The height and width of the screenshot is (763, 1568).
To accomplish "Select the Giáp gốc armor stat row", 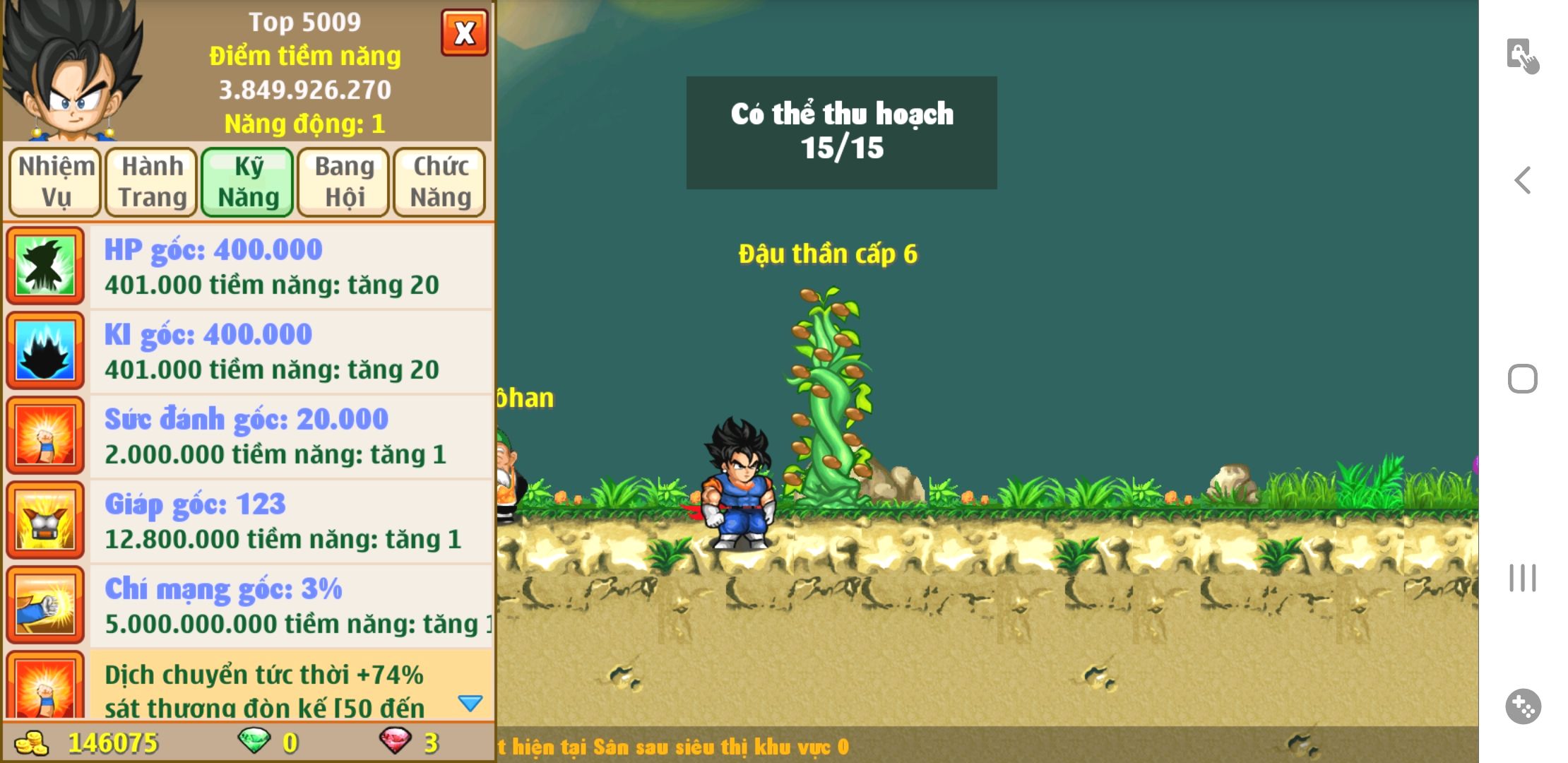I will pos(290,521).
